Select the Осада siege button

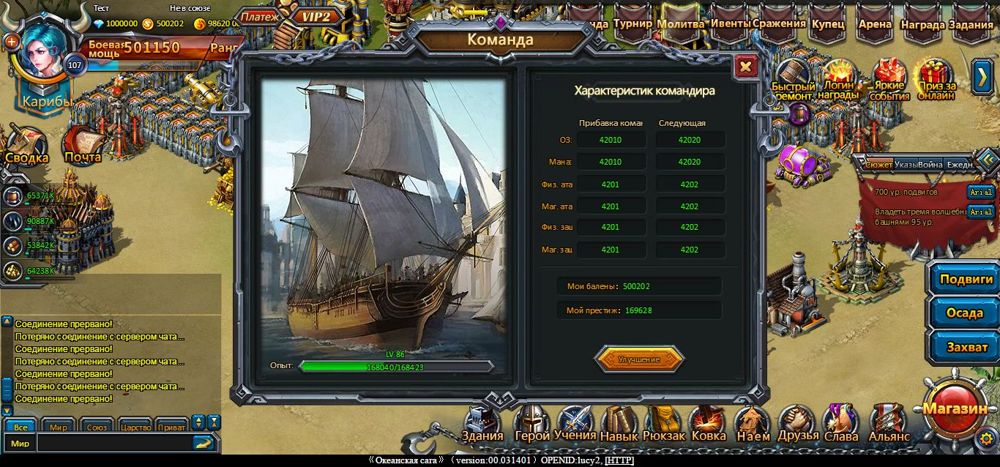pos(964,312)
